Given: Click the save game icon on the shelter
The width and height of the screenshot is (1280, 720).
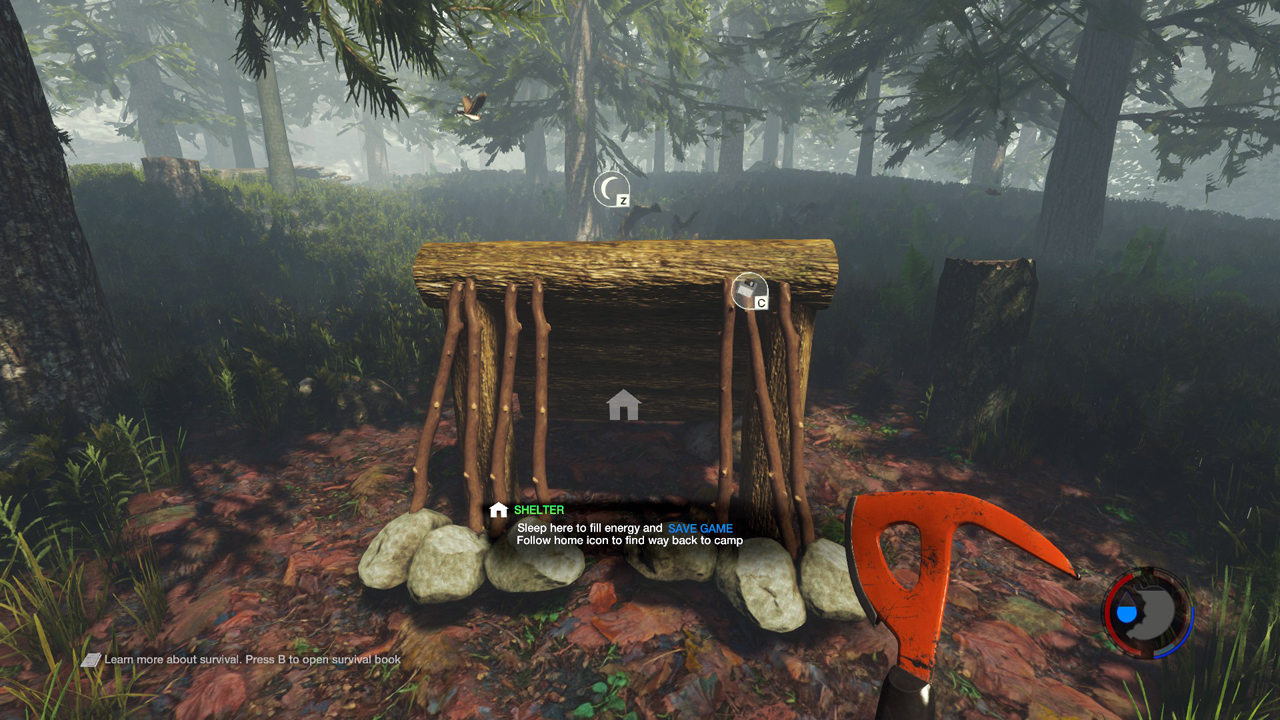Looking at the screenshot, I should click(749, 291).
